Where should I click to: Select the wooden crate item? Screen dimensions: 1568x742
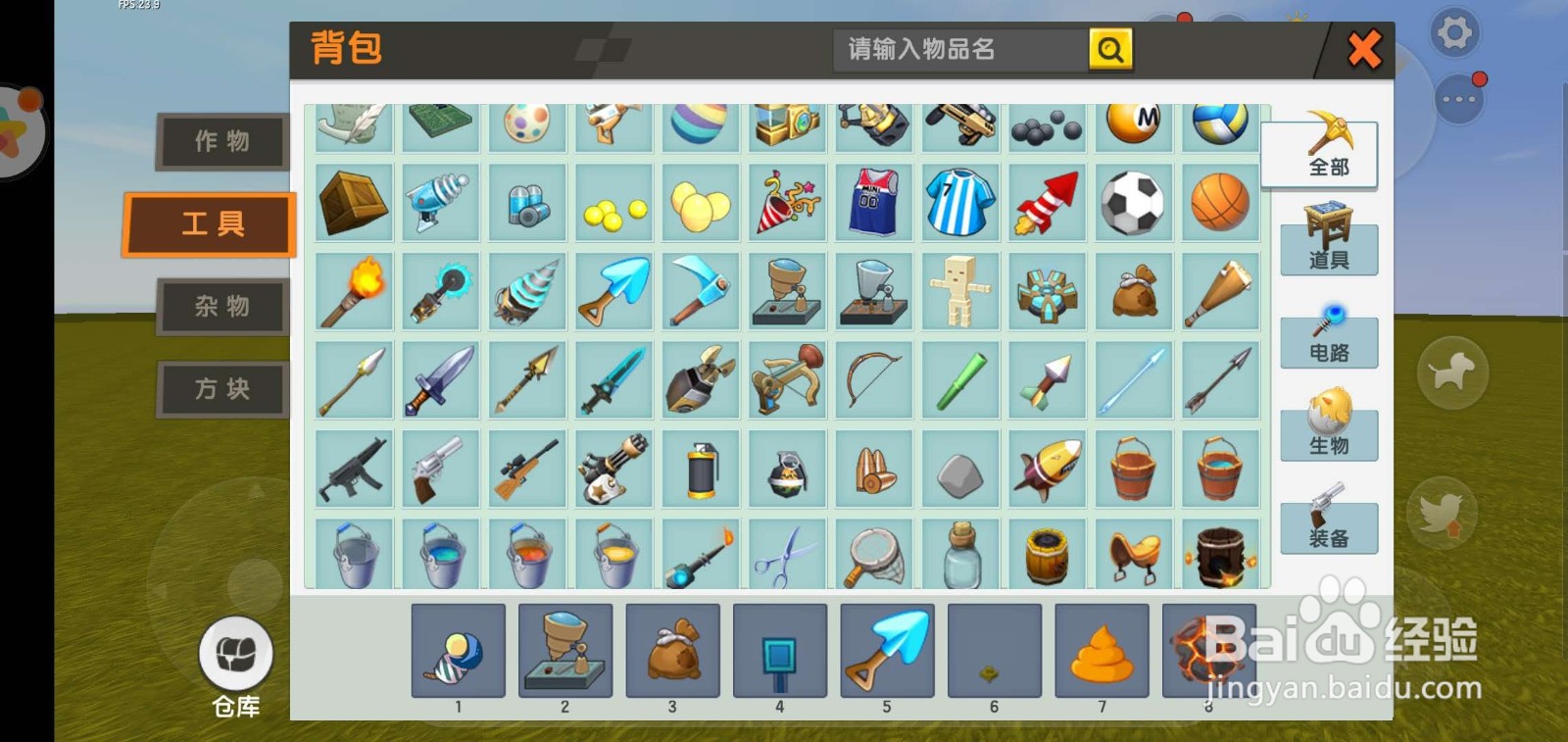[x=354, y=201]
